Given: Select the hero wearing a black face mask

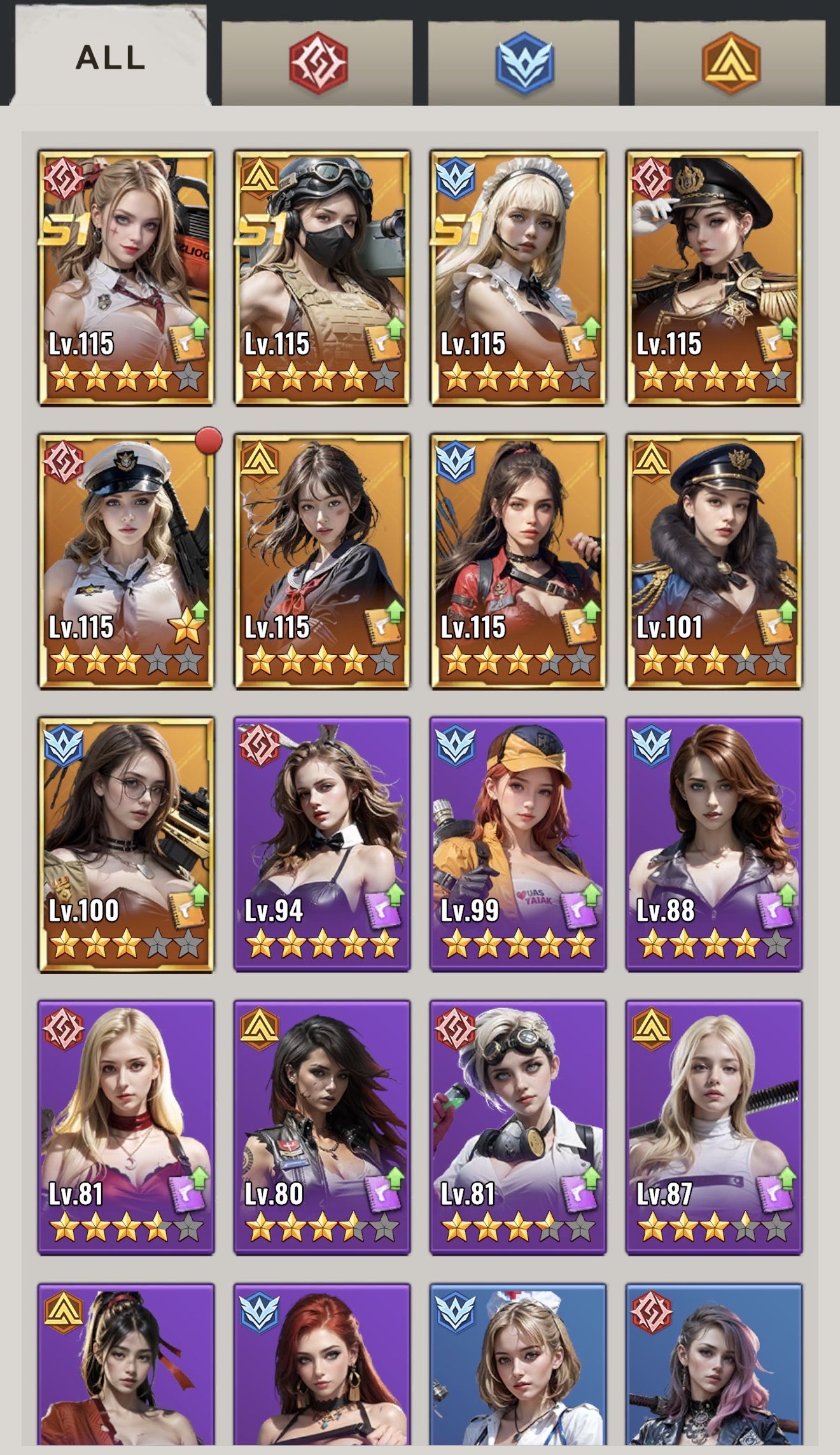Looking at the screenshot, I should coord(322,277).
